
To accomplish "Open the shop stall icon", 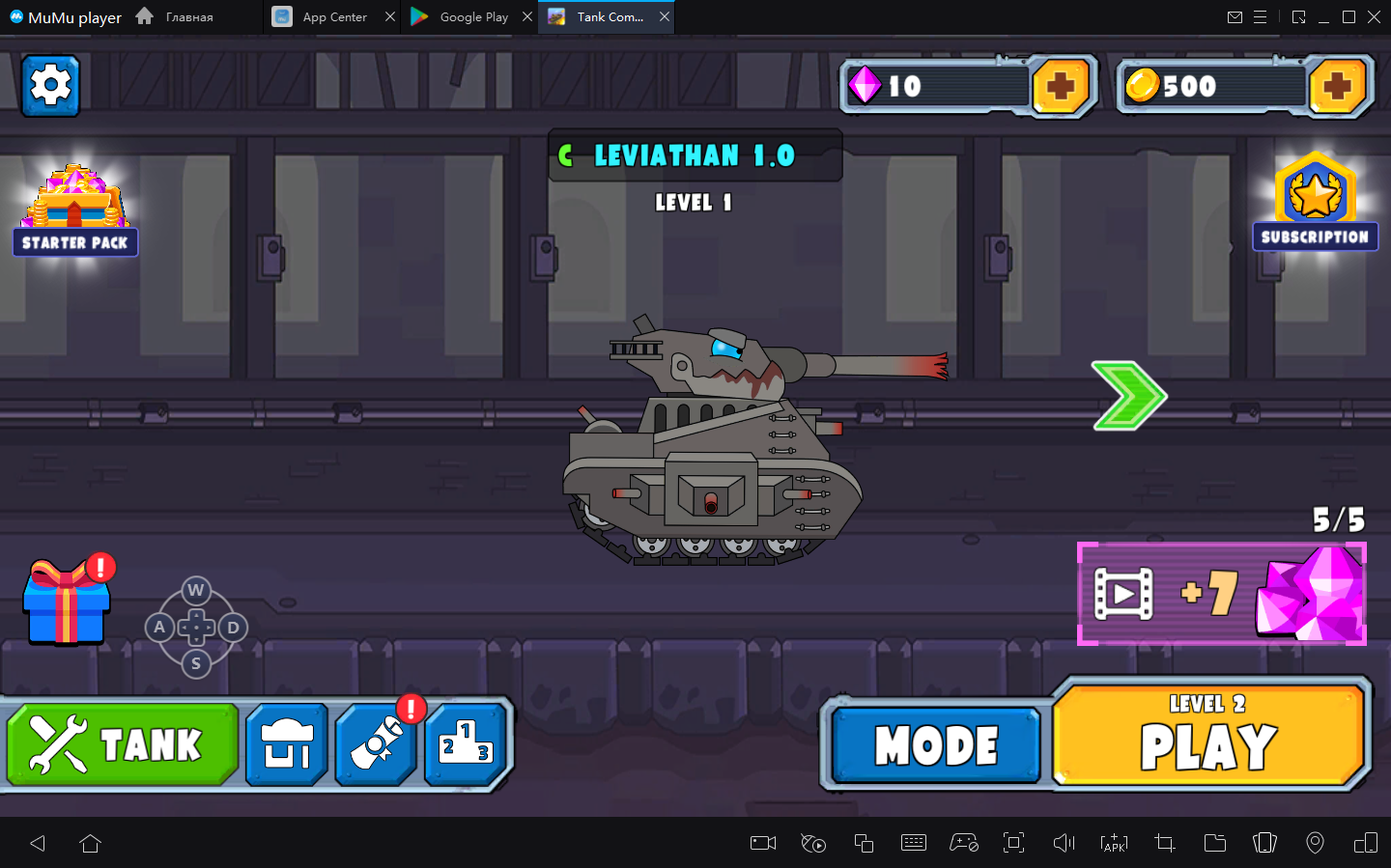I will tap(287, 744).
